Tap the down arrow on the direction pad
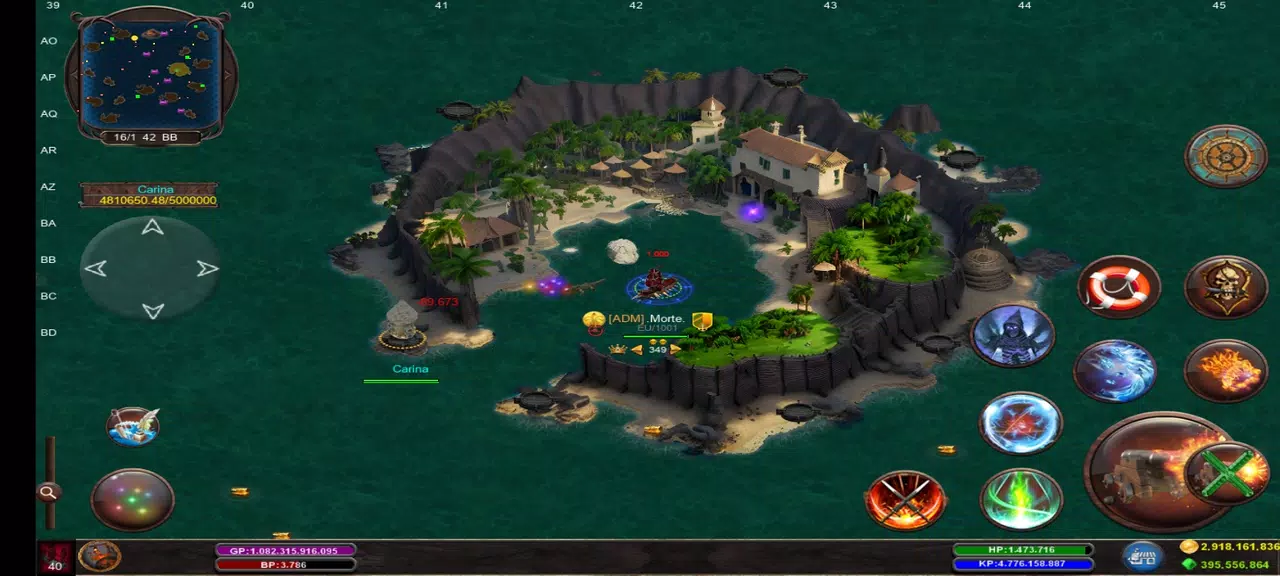Viewport: 1280px width, 576px height. tap(152, 310)
